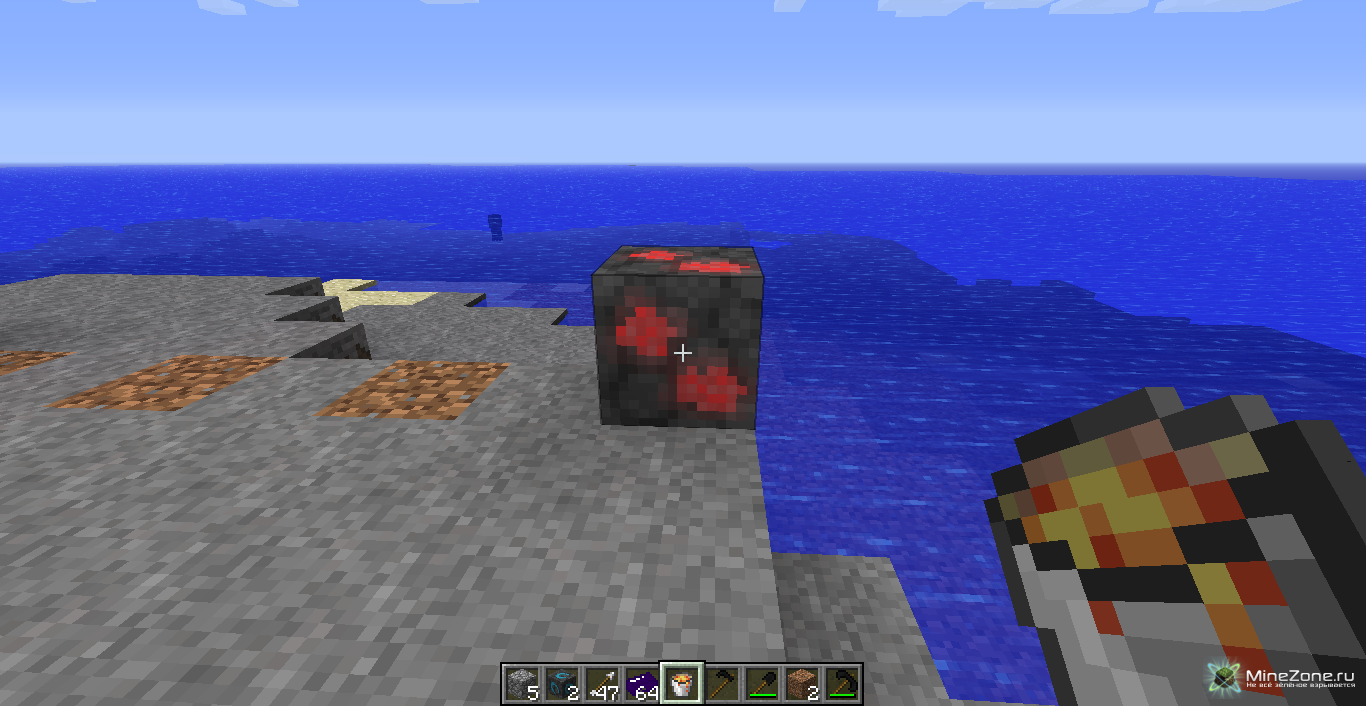Select the lava bucket hotbar slot
This screenshot has height=706, width=1366.
tap(682, 684)
